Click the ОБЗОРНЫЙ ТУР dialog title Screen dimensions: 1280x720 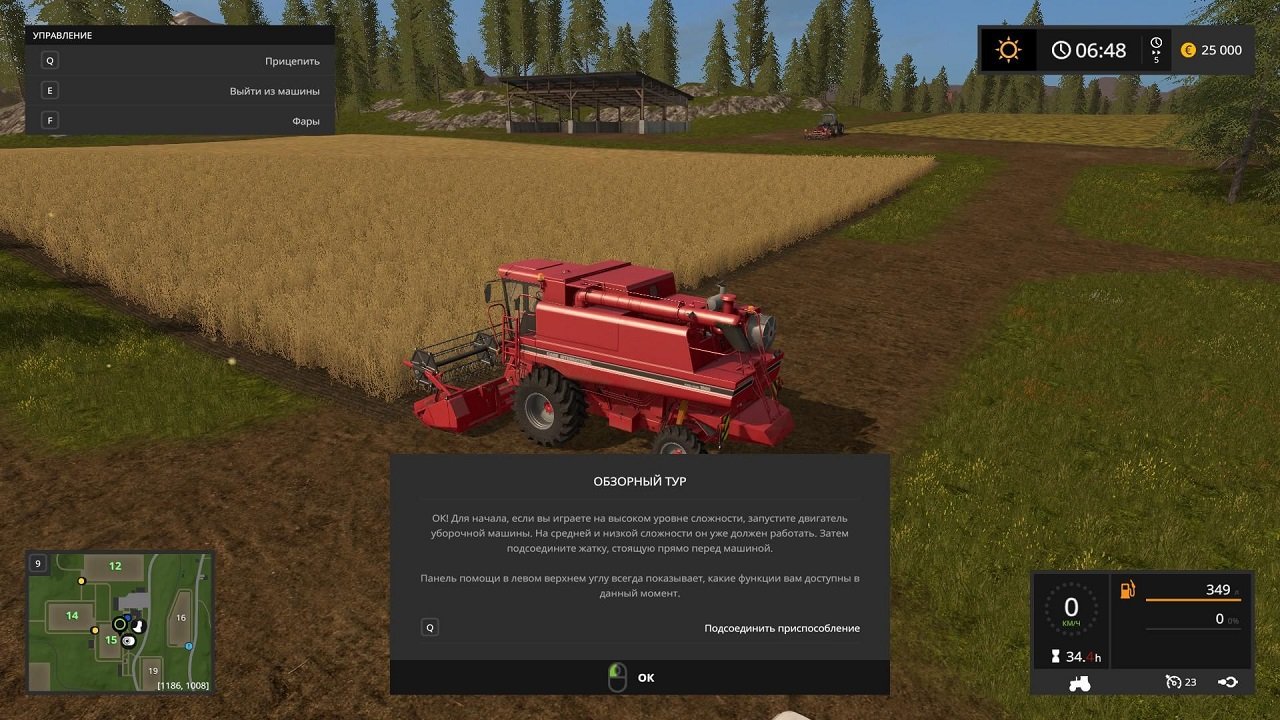[x=640, y=478]
